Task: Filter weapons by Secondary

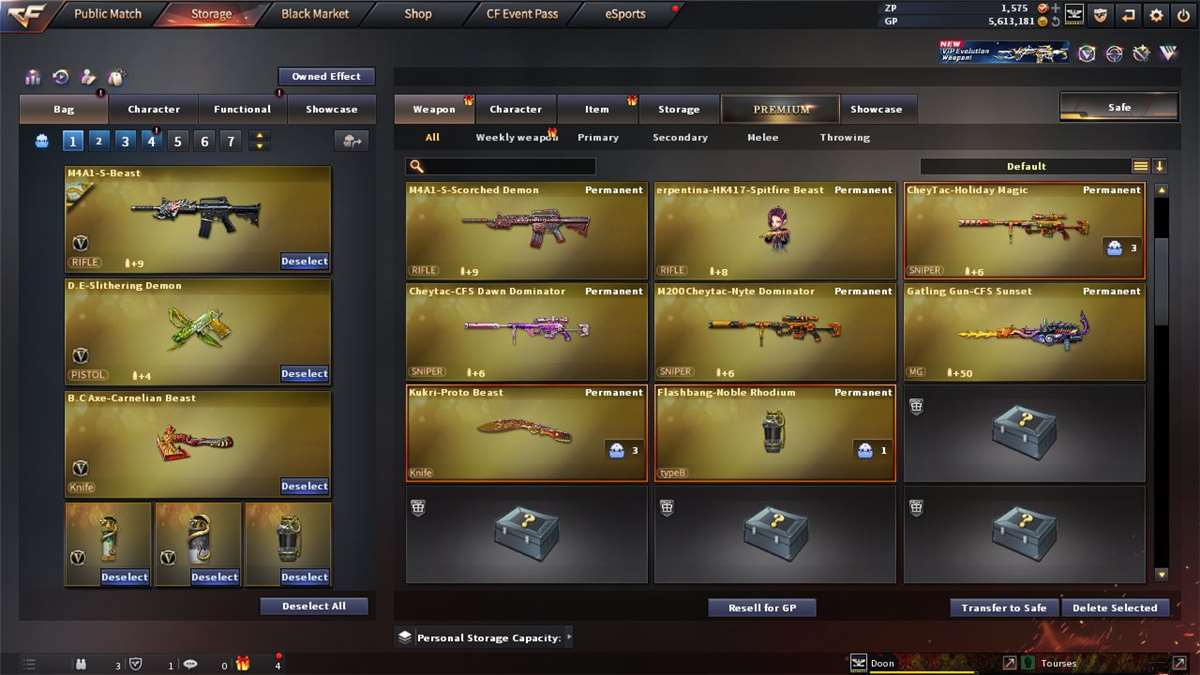Action: point(680,137)
